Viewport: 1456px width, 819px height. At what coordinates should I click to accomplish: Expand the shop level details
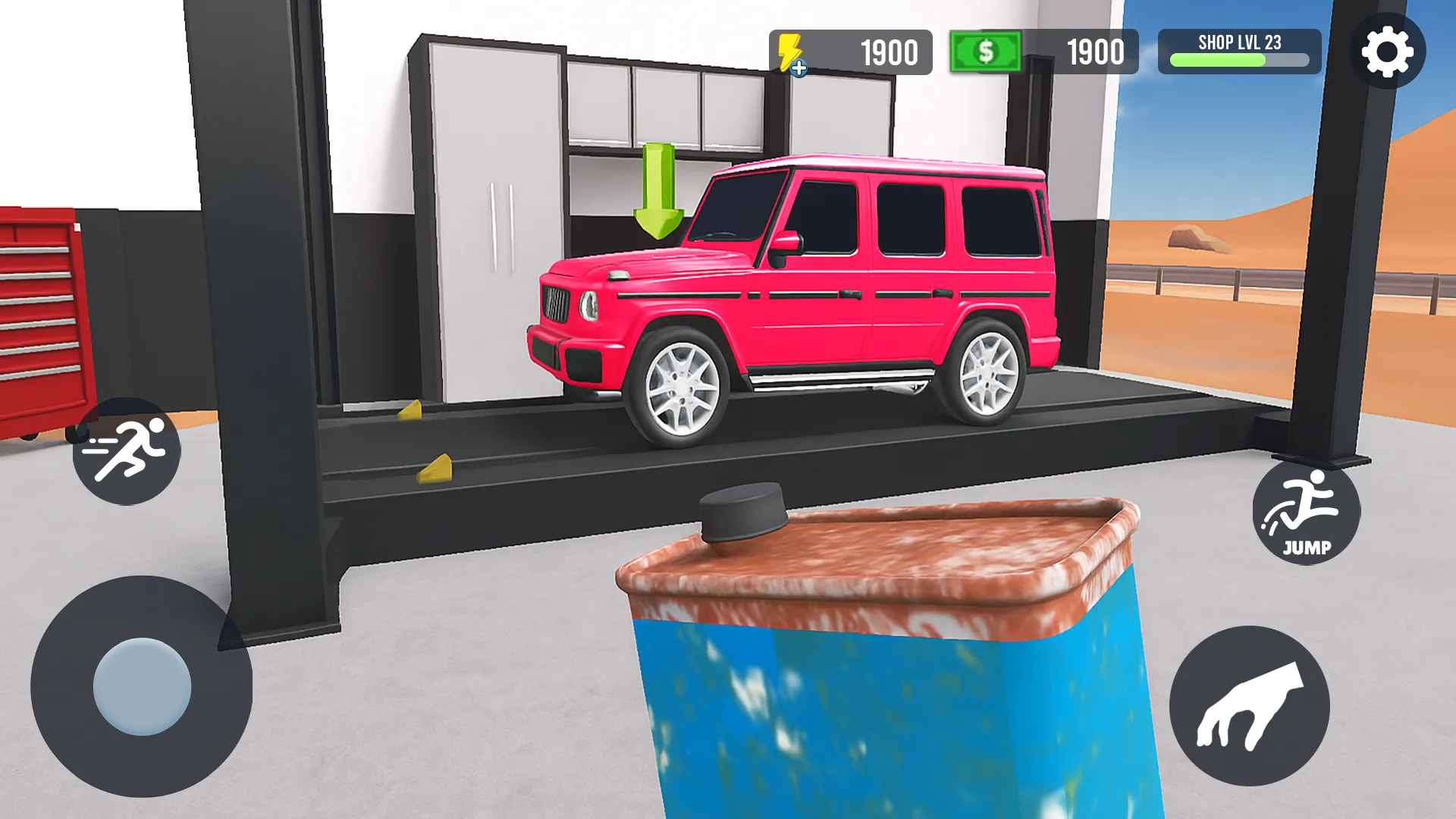coord(1239,52)
